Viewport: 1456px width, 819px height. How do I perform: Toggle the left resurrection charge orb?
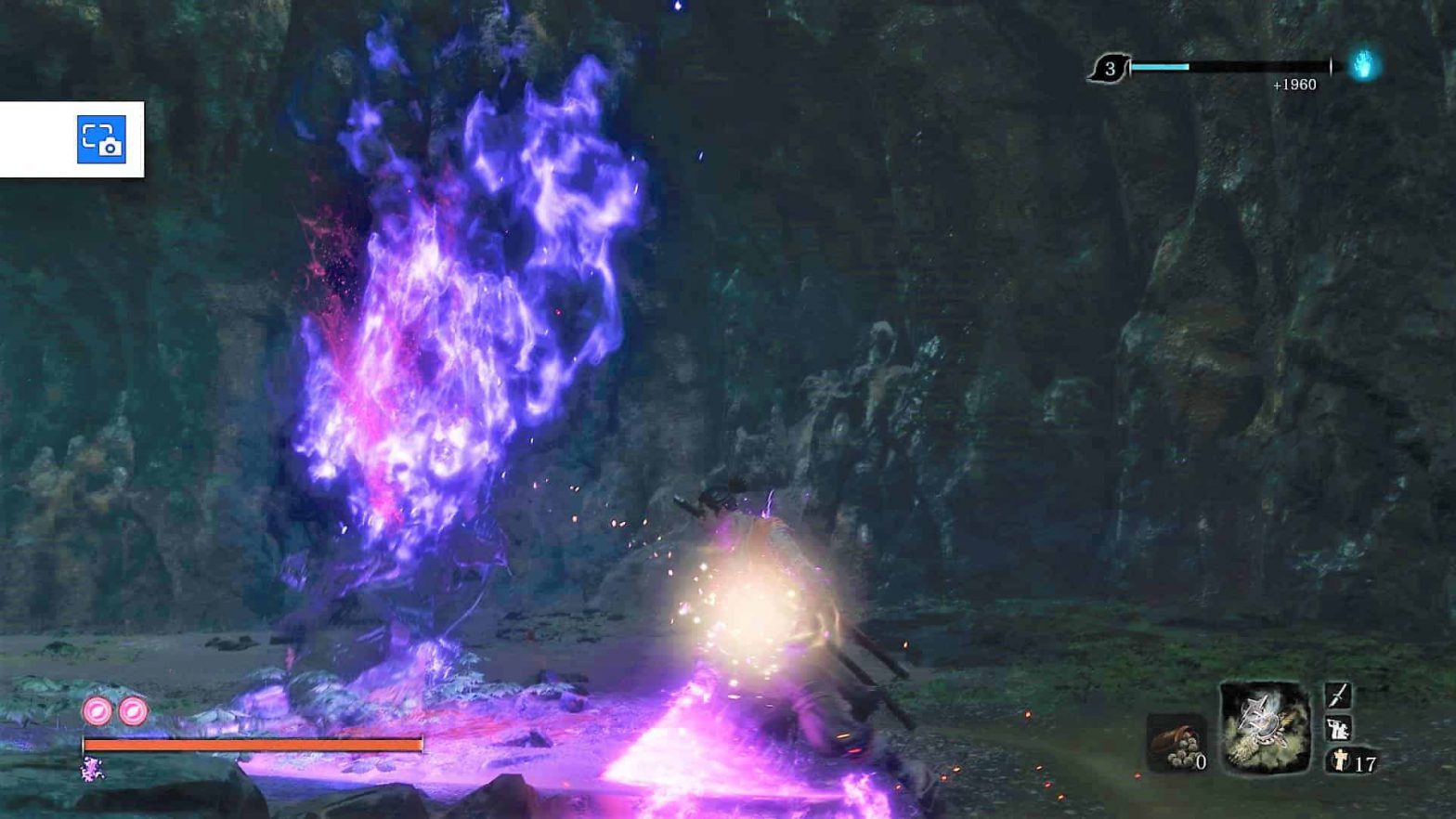pyautogui.click(x=96, y=710)
